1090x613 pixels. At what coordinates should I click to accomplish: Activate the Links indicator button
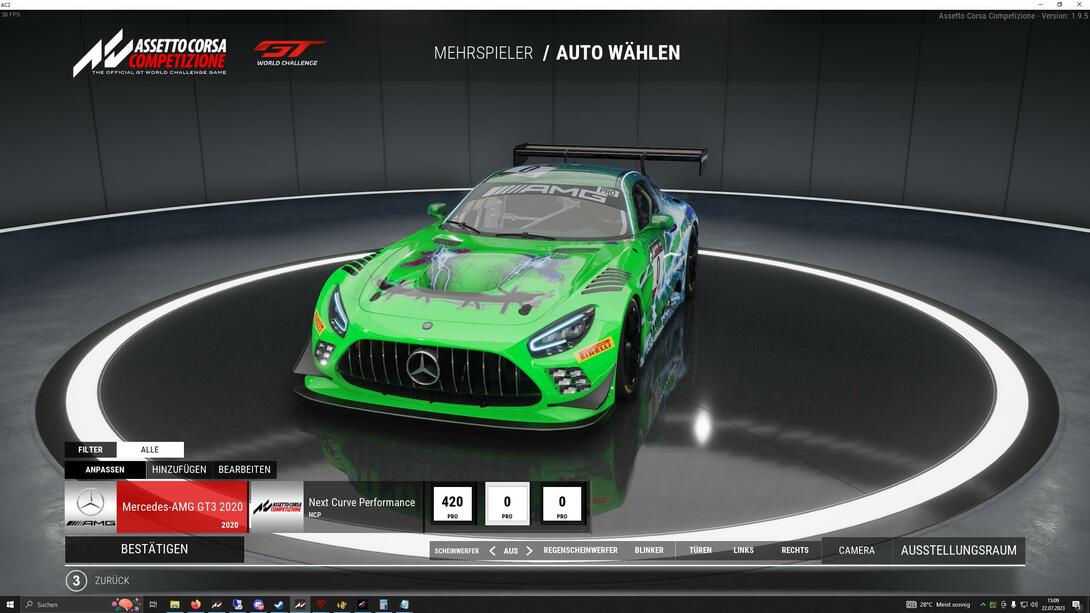click(743, 551)
